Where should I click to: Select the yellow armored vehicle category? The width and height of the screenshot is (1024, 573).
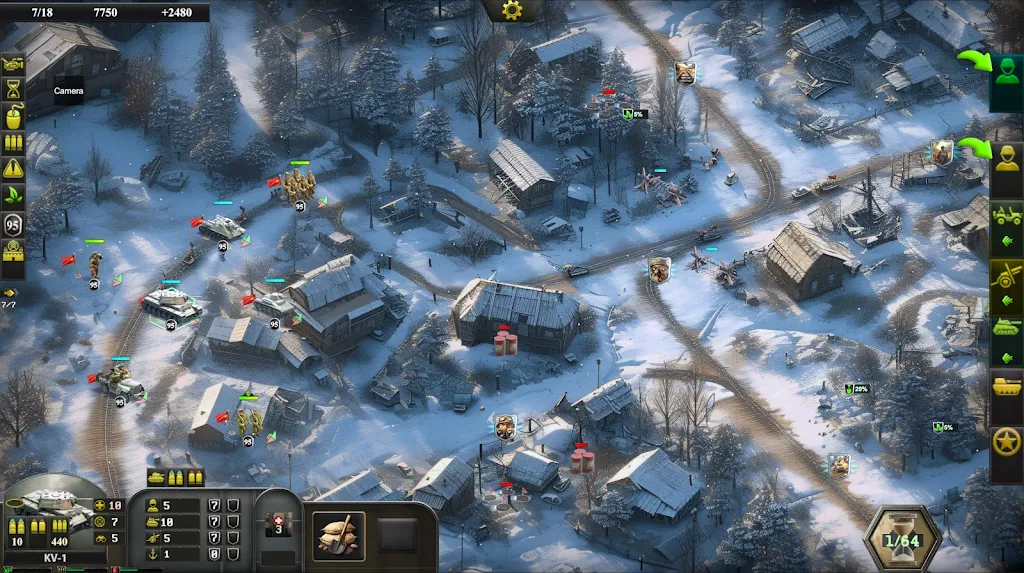[1006, 385]
